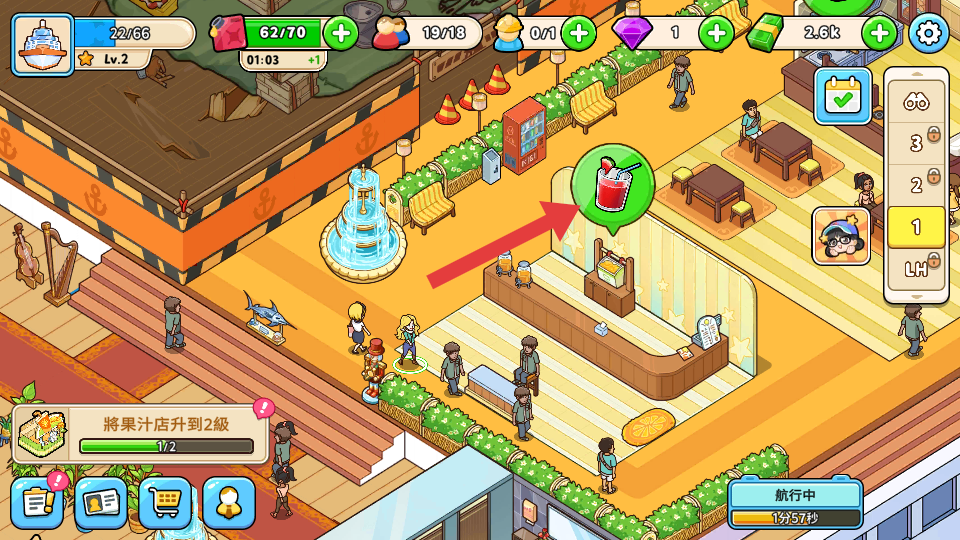Tap the 航行中 sailing status panel
This screenshot has width=960, height=540.
tap(795, 503)
